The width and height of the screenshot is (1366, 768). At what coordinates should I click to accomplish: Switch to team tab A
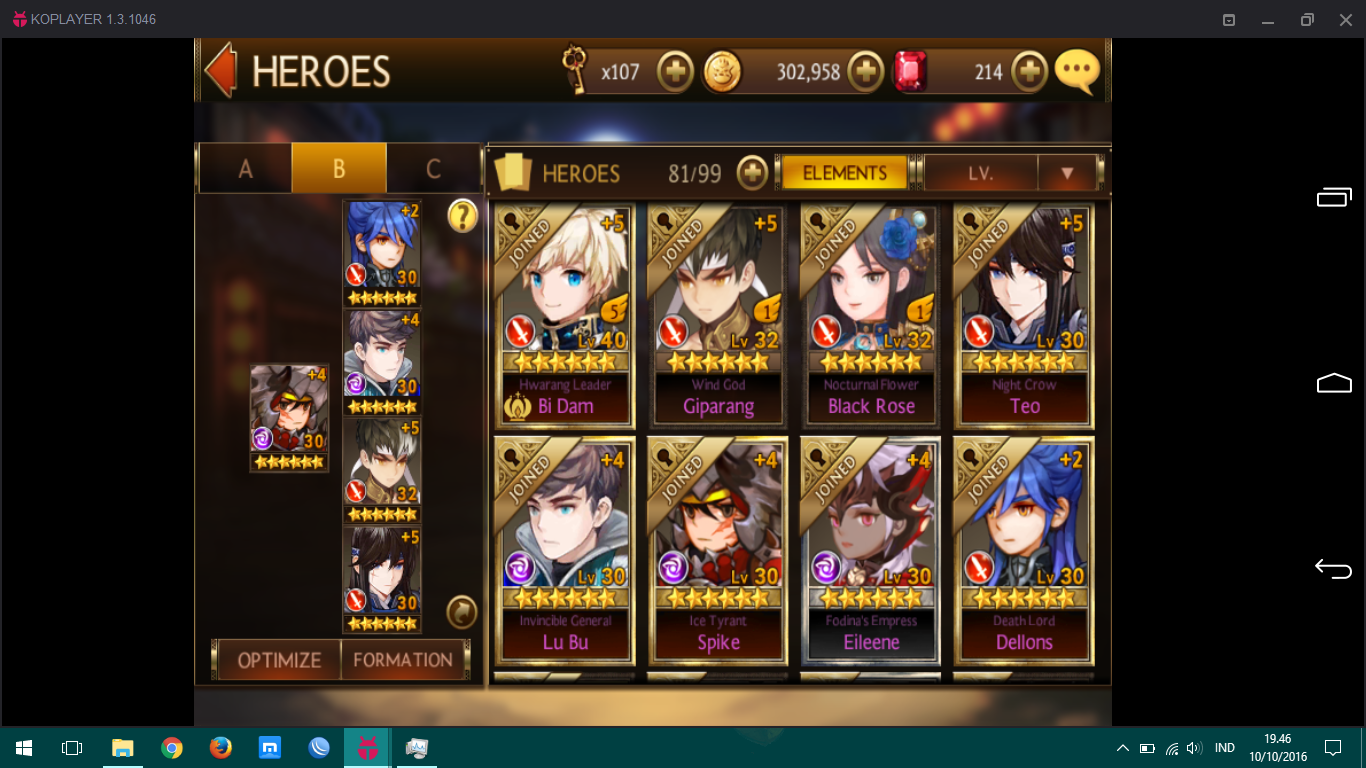245,168
